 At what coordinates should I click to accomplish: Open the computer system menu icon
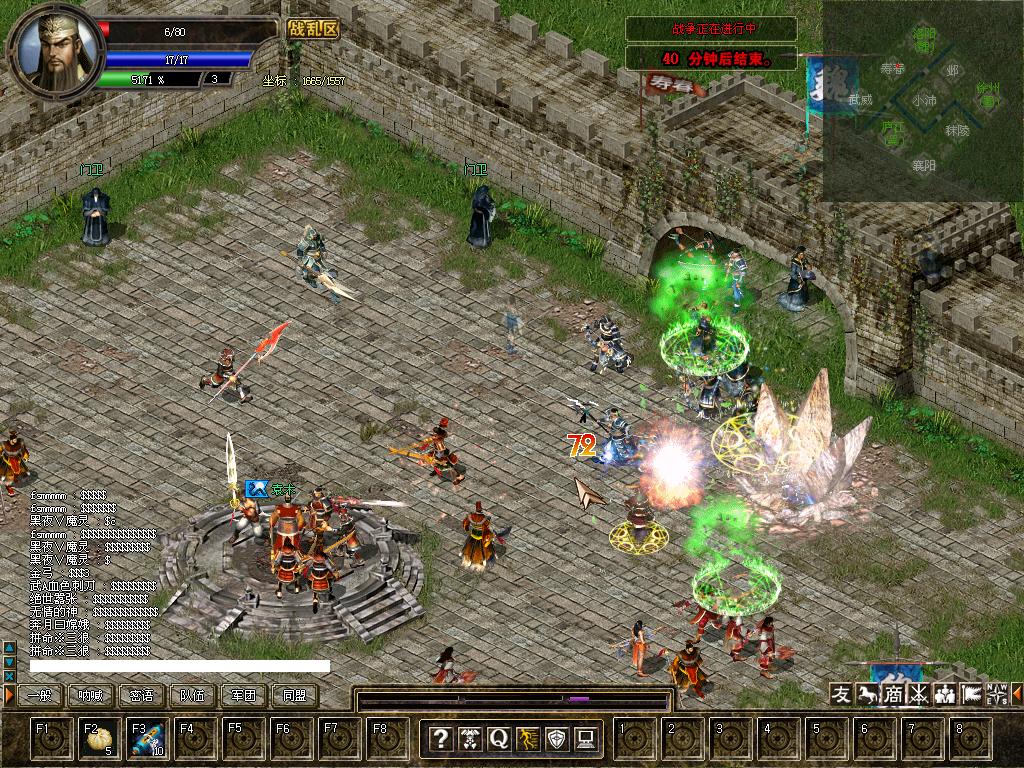586,739
